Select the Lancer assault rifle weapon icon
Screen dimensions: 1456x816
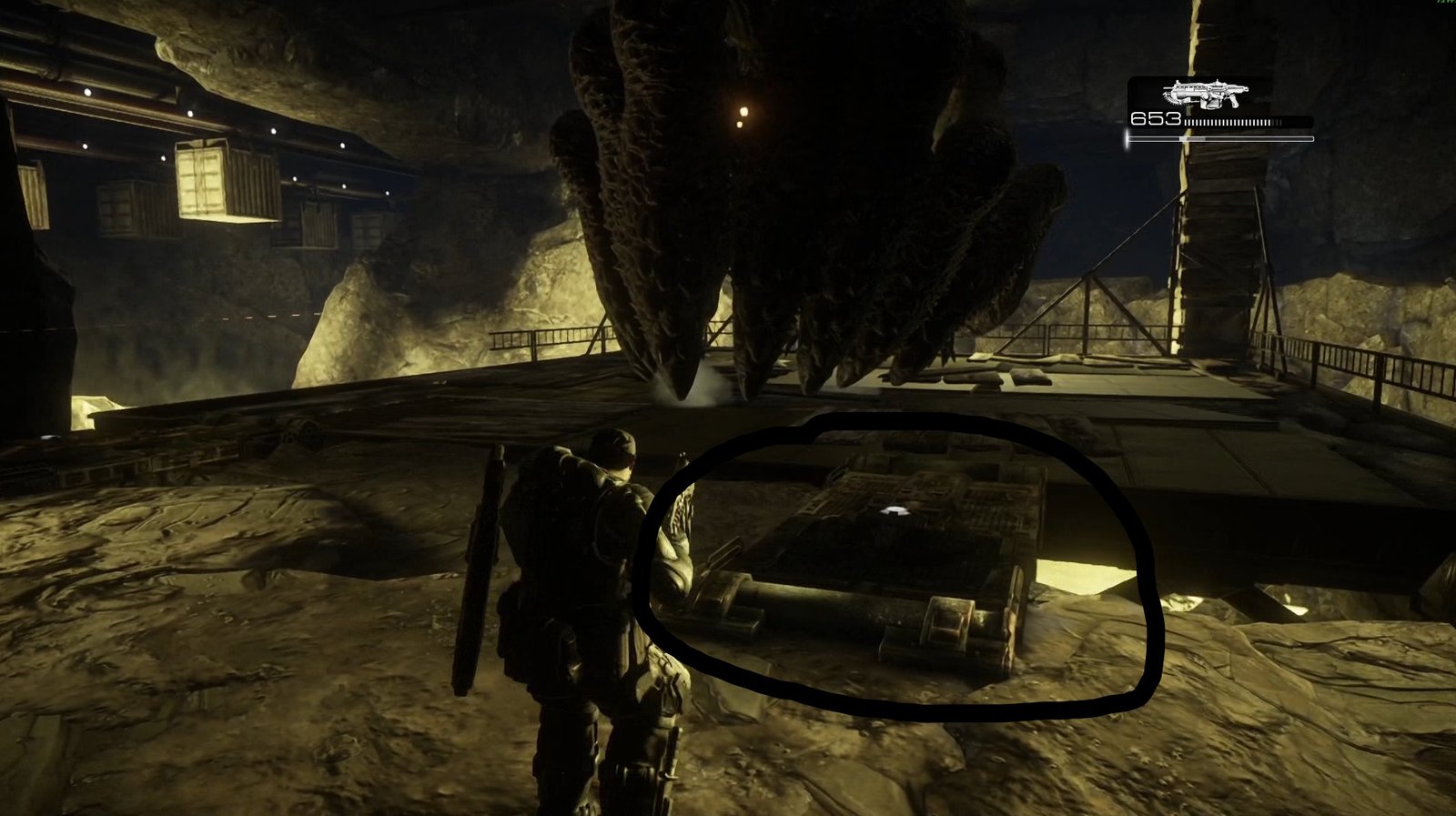1205,94
